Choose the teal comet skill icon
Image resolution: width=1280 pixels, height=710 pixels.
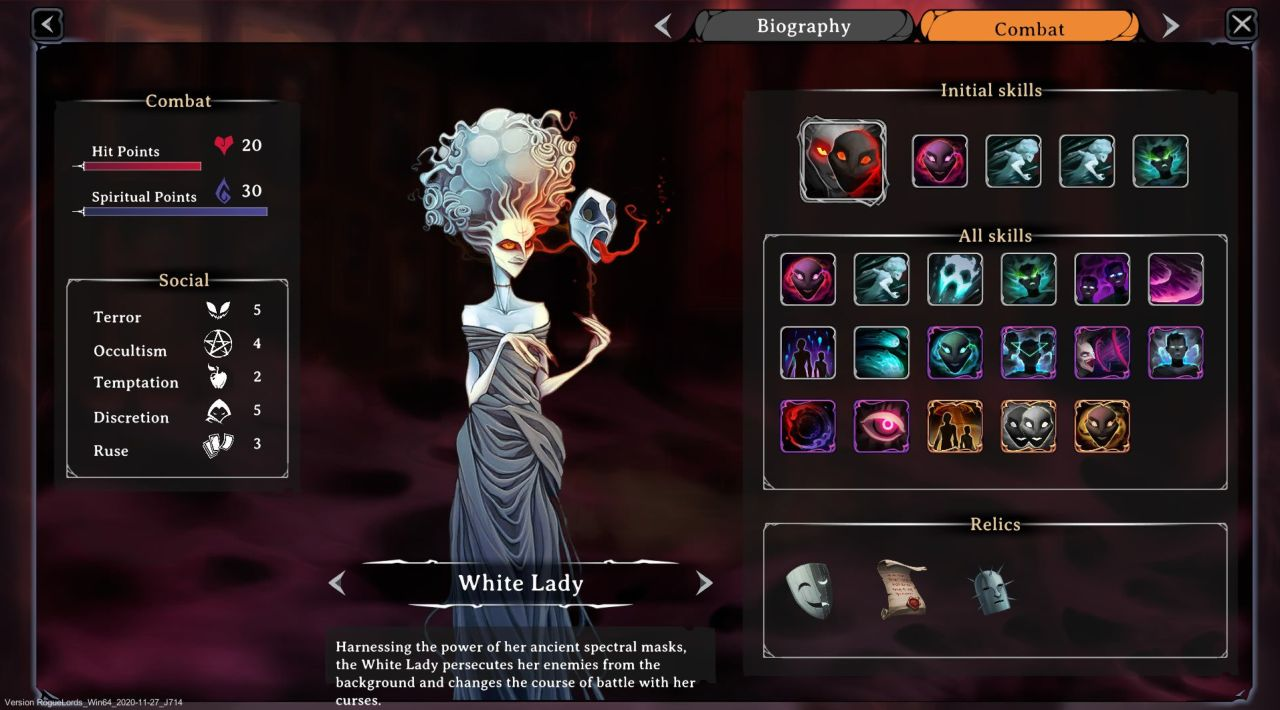tap(881, 353)
